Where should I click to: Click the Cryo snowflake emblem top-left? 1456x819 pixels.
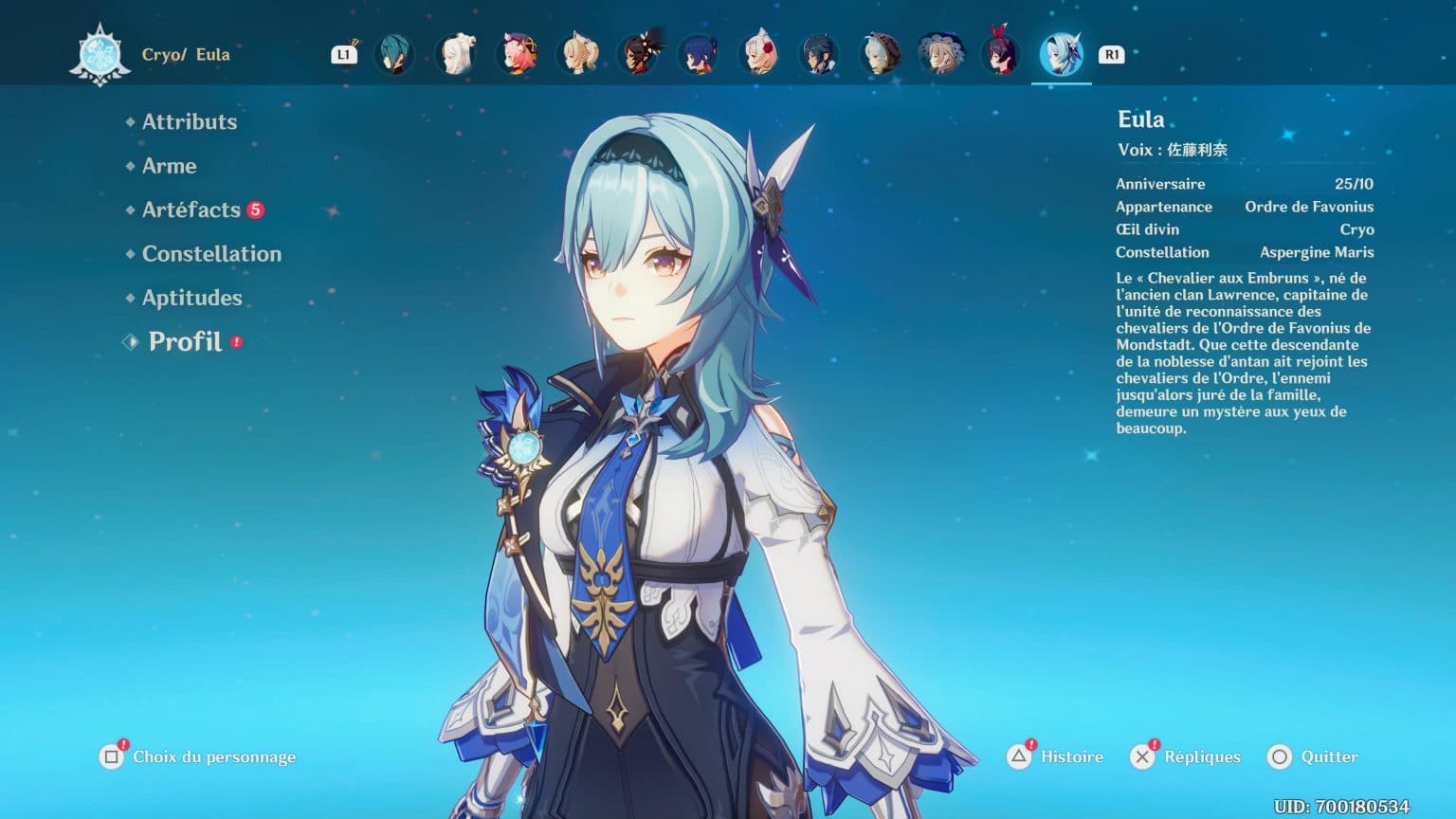pyautogui.click(x=99, y=54)
